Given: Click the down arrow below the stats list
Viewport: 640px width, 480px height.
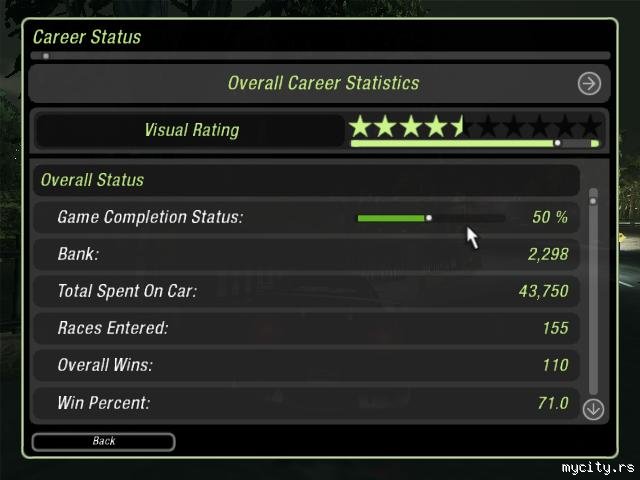Looking at the screenshot, I should pos(593,408).
